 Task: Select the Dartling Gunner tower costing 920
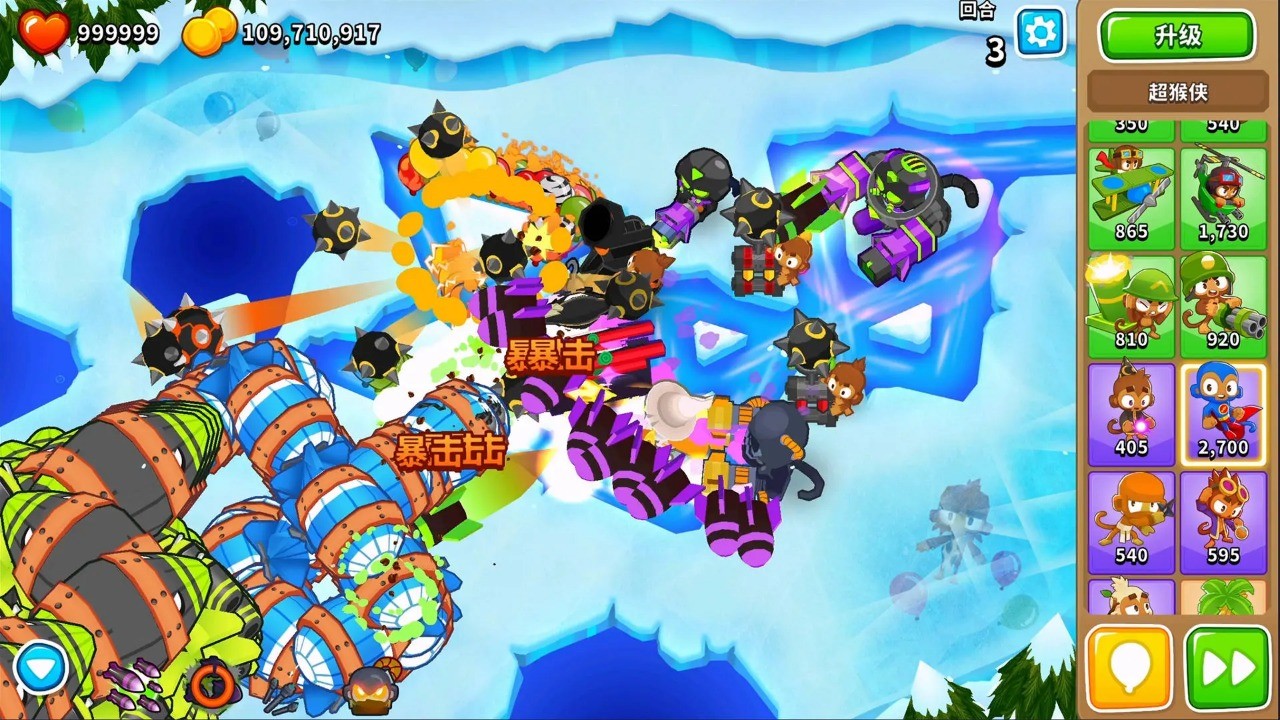tap(1222, 298)
